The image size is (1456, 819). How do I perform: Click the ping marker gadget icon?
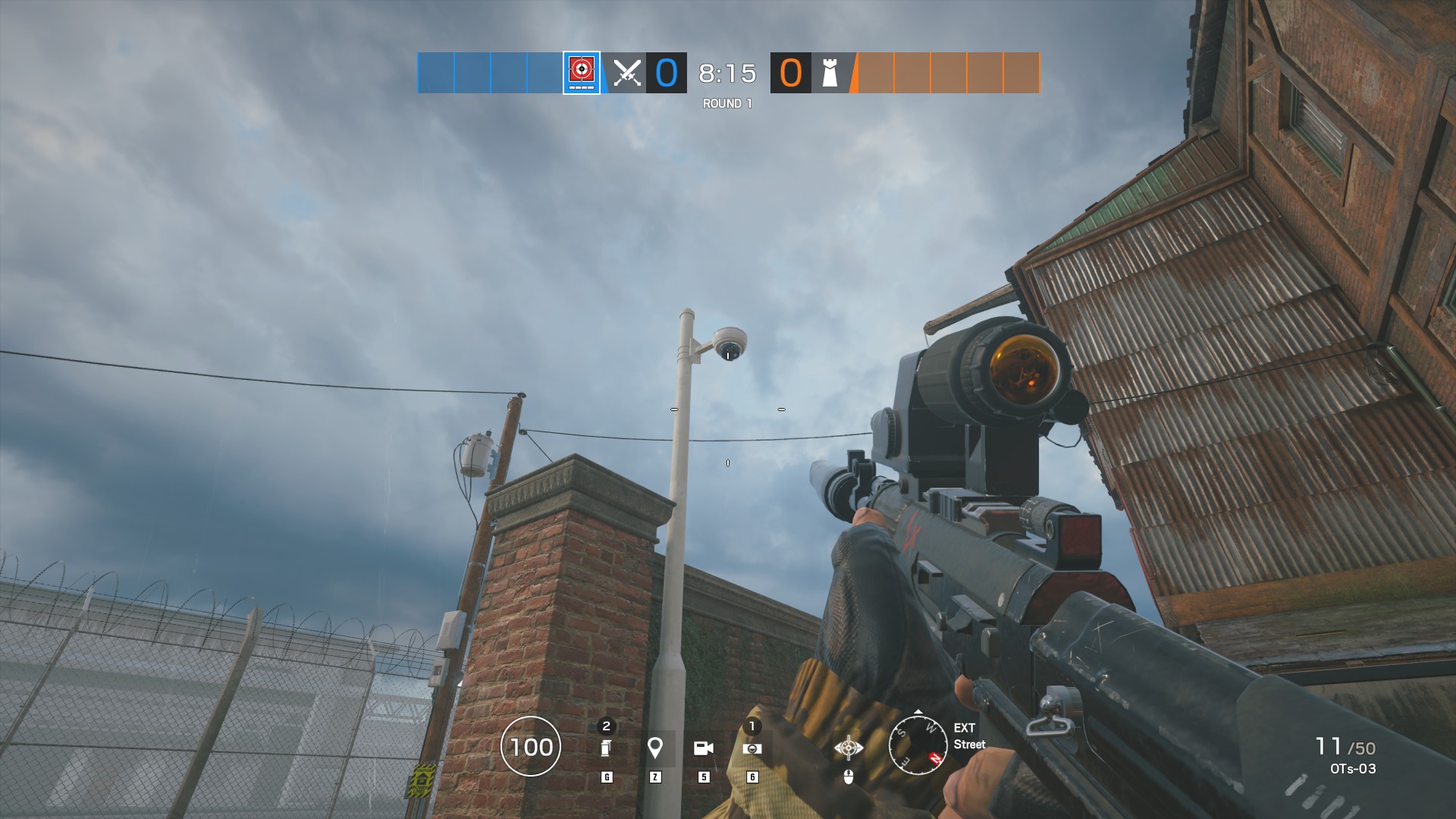click(x=655, y=747)
